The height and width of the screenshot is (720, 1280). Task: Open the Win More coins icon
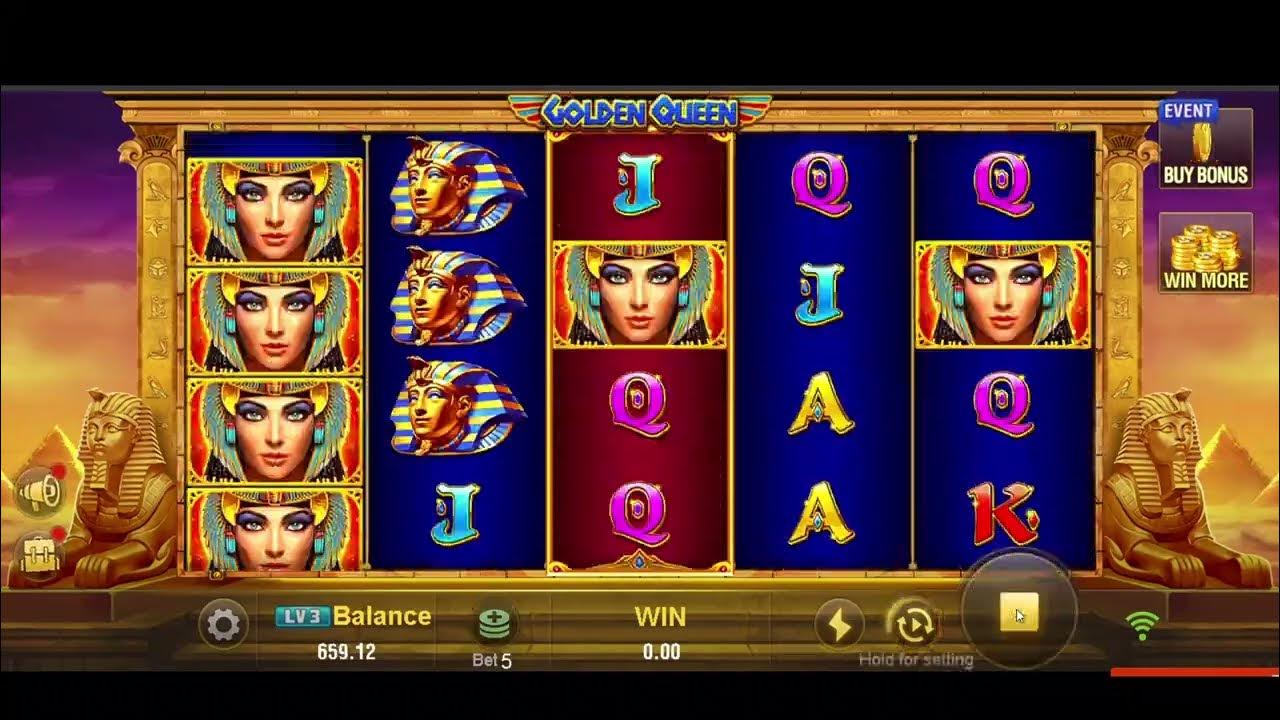click(1204, 250)
